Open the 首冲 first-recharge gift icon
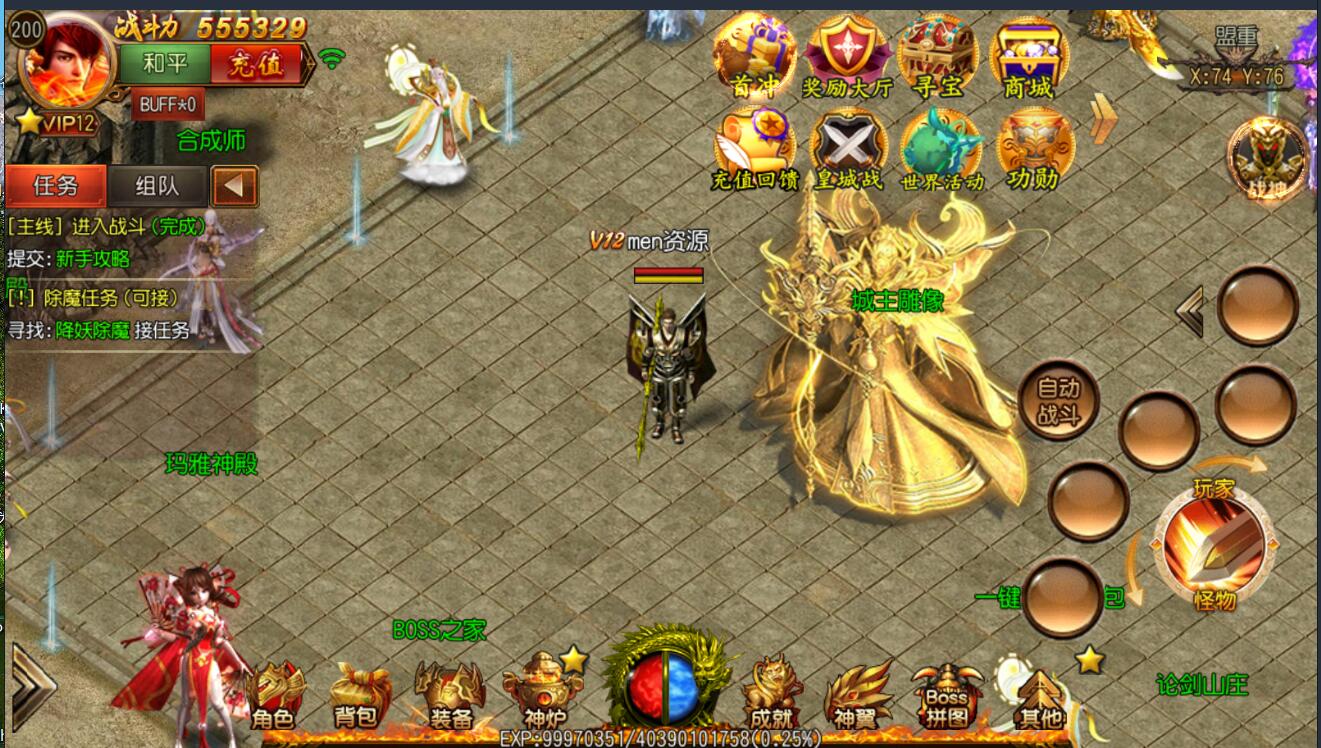This screenshot has width=1321, height=748. click(755, 55)
